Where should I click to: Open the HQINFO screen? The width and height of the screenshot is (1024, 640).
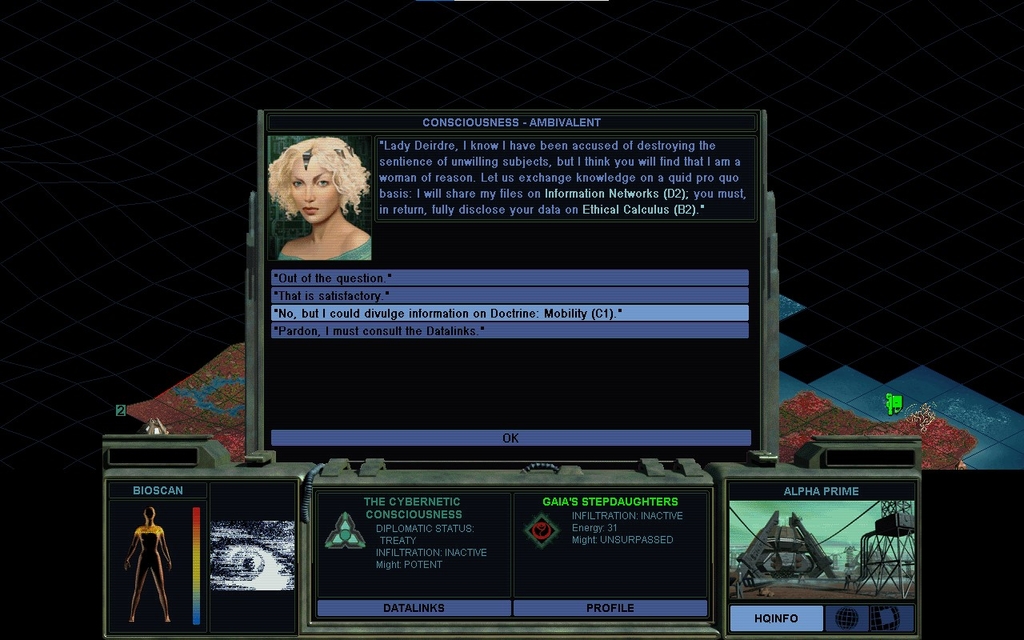(776, 618)
